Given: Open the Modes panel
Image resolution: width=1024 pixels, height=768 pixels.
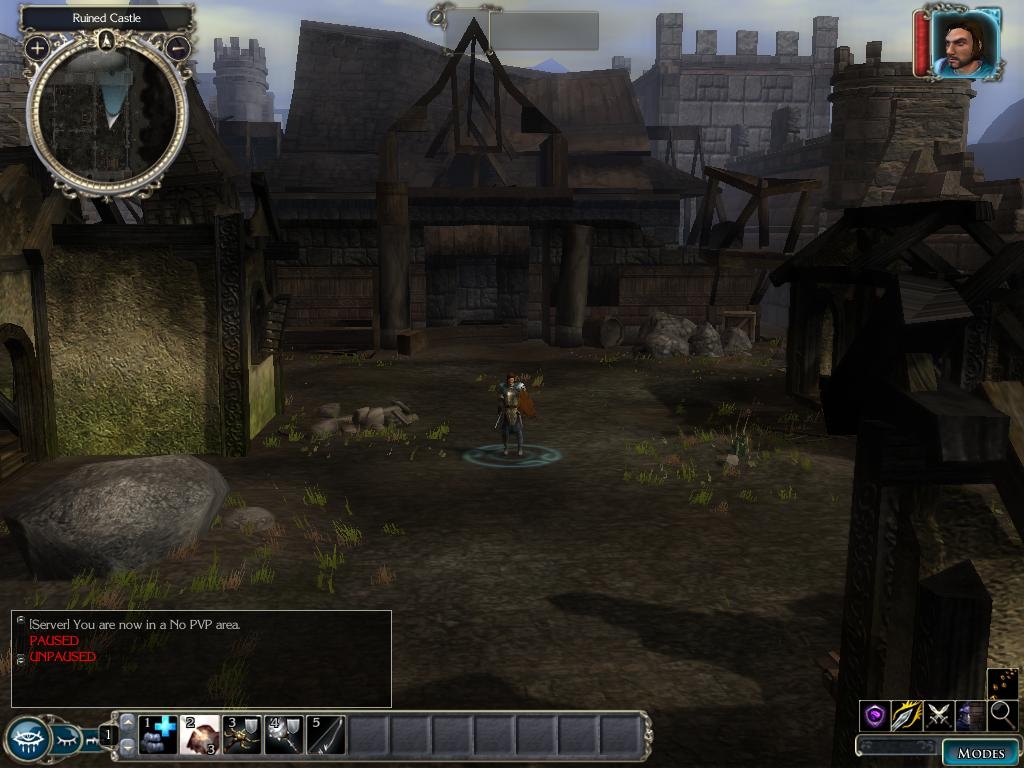Looking at the screenshot, I should (x=979, y=753).
